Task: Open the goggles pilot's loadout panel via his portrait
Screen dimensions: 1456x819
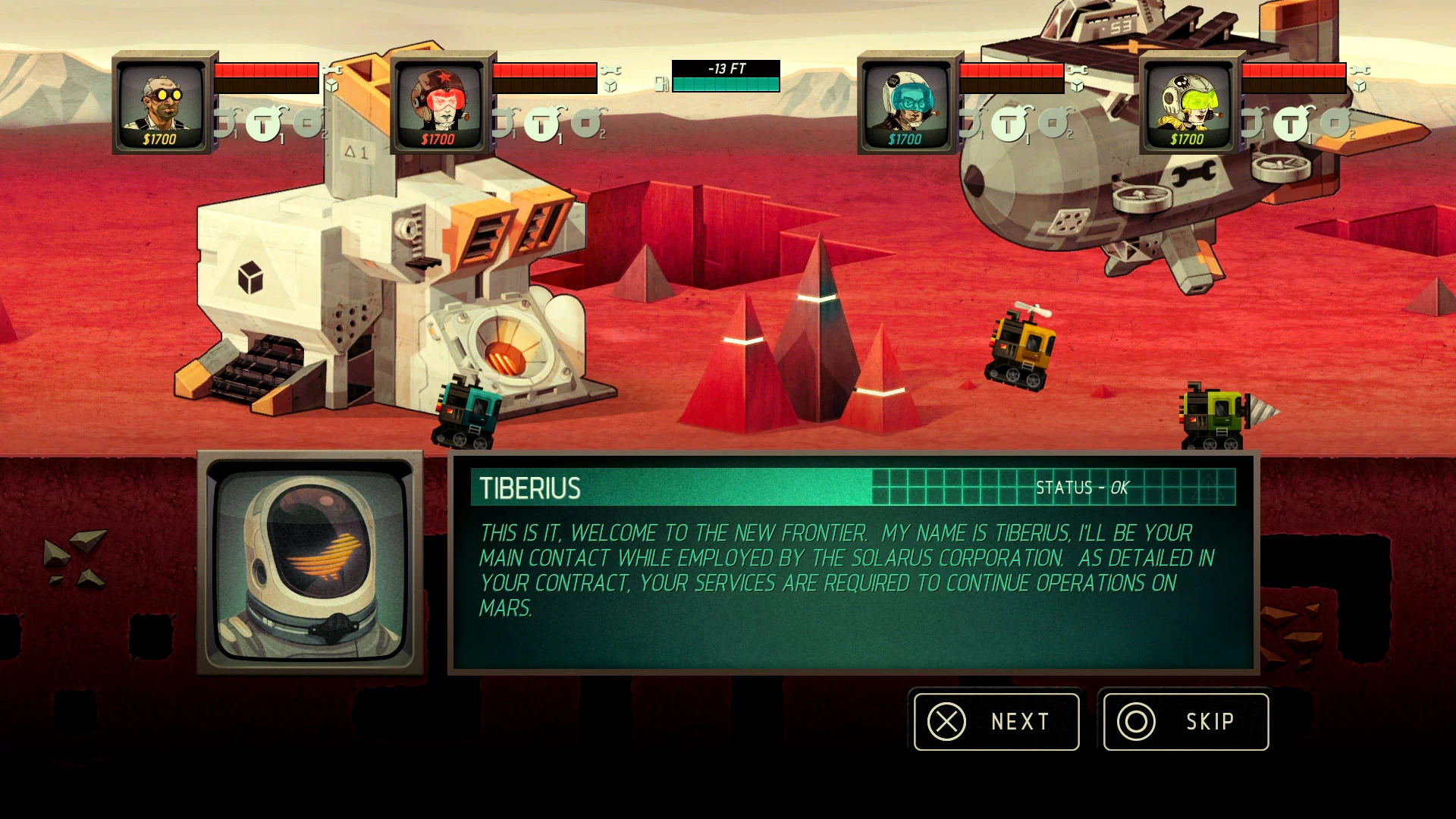Action: click(x=162, y=106)
